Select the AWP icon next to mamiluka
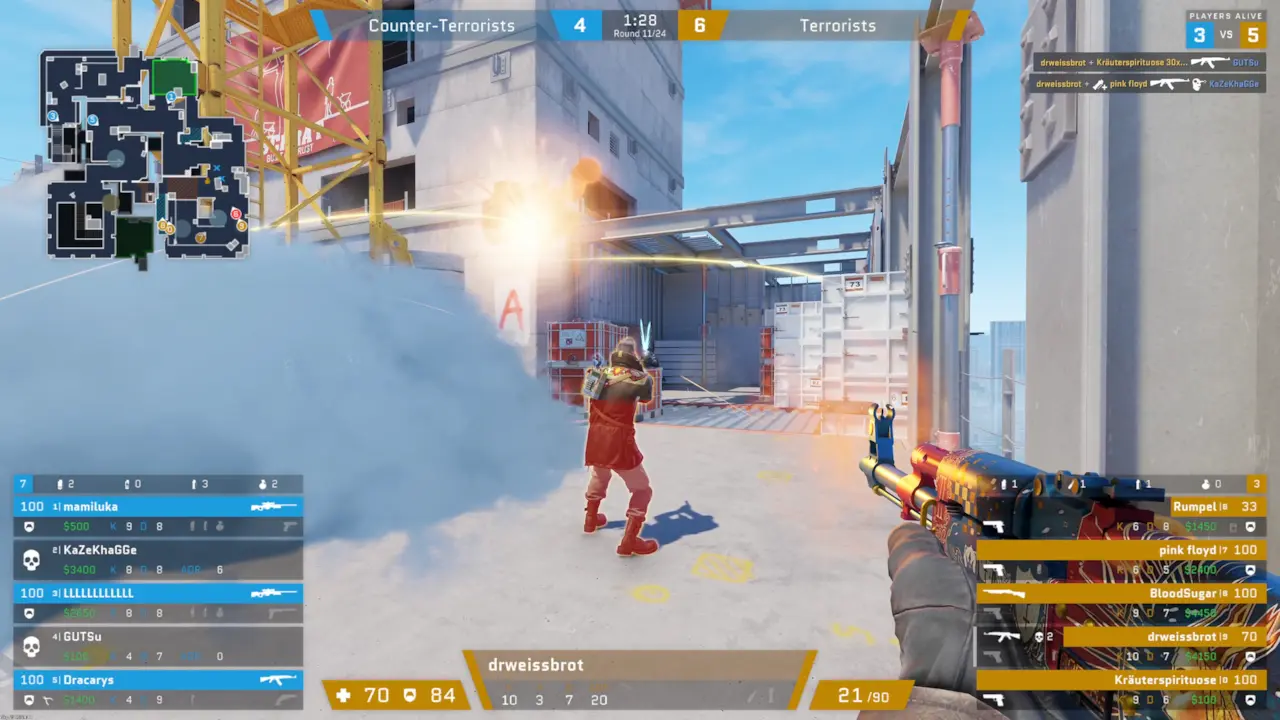Image resolution: width=1280 pixels, height=720 pixels. pos(271,507)
